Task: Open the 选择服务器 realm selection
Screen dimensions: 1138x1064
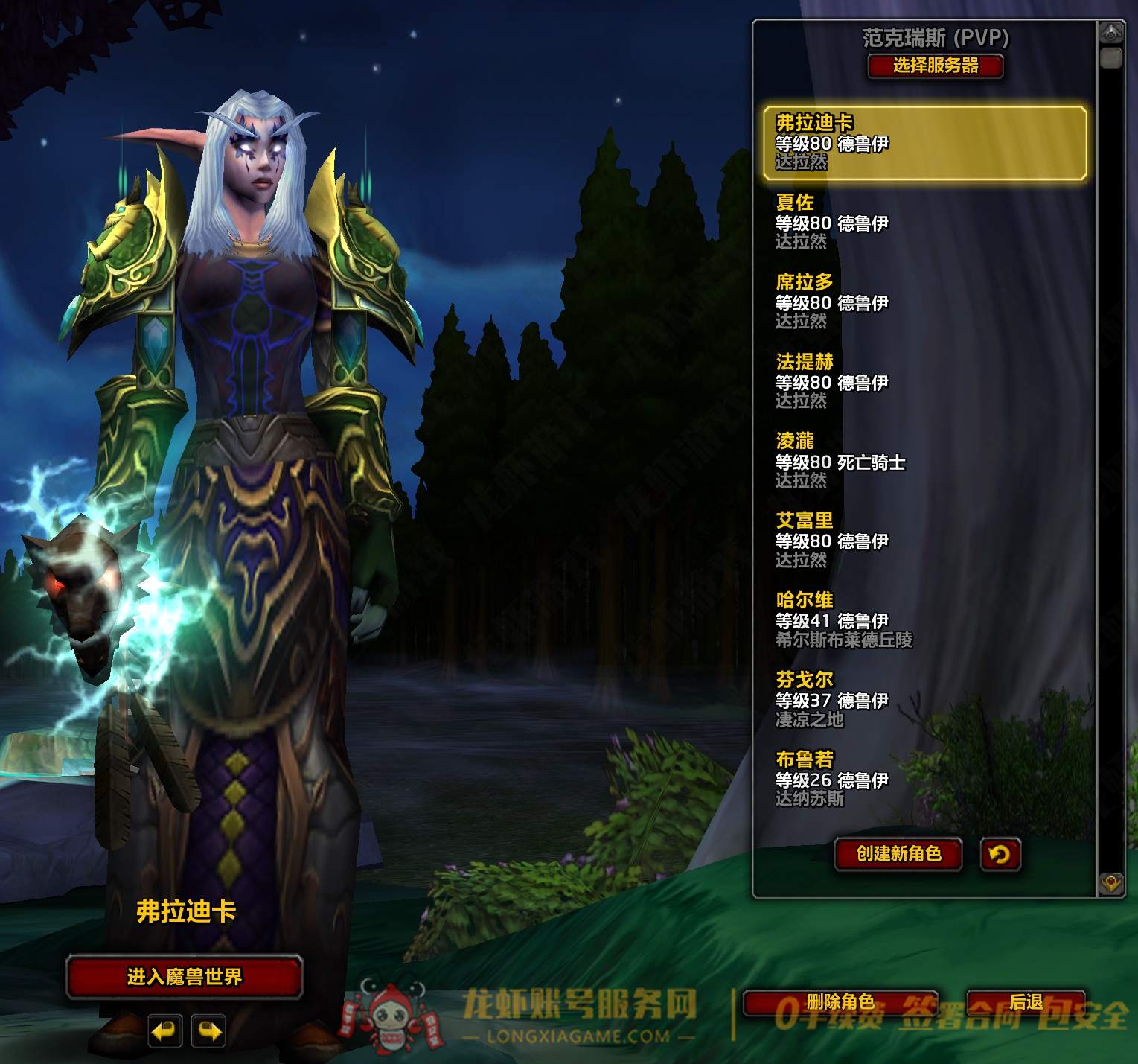Action: pyautogui.click(x=935, y=66)
